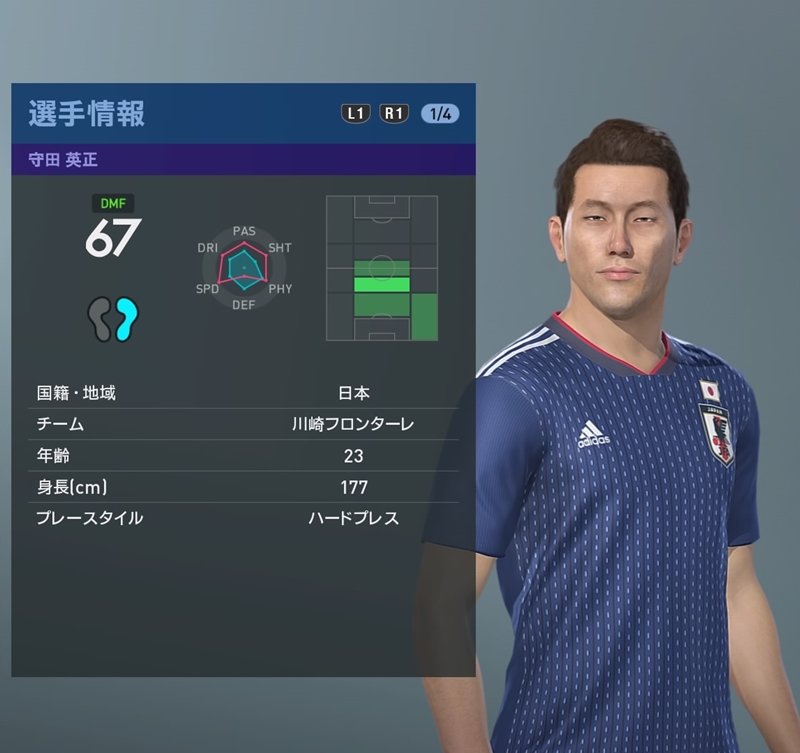
Task: Click the 守田 英正 player name bar
Action: tap(243, 160)
